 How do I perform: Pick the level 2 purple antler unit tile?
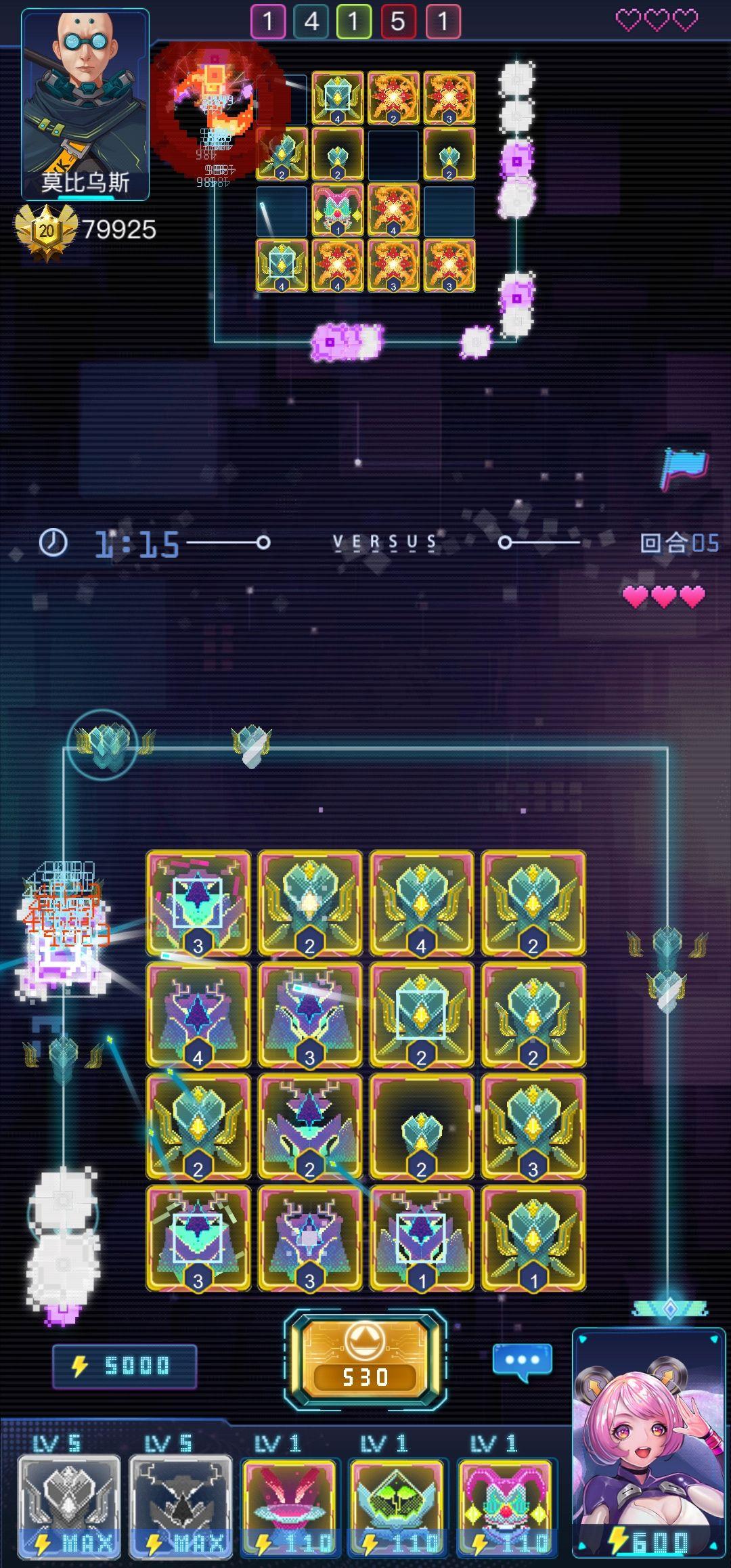[x=309, y=1126]
